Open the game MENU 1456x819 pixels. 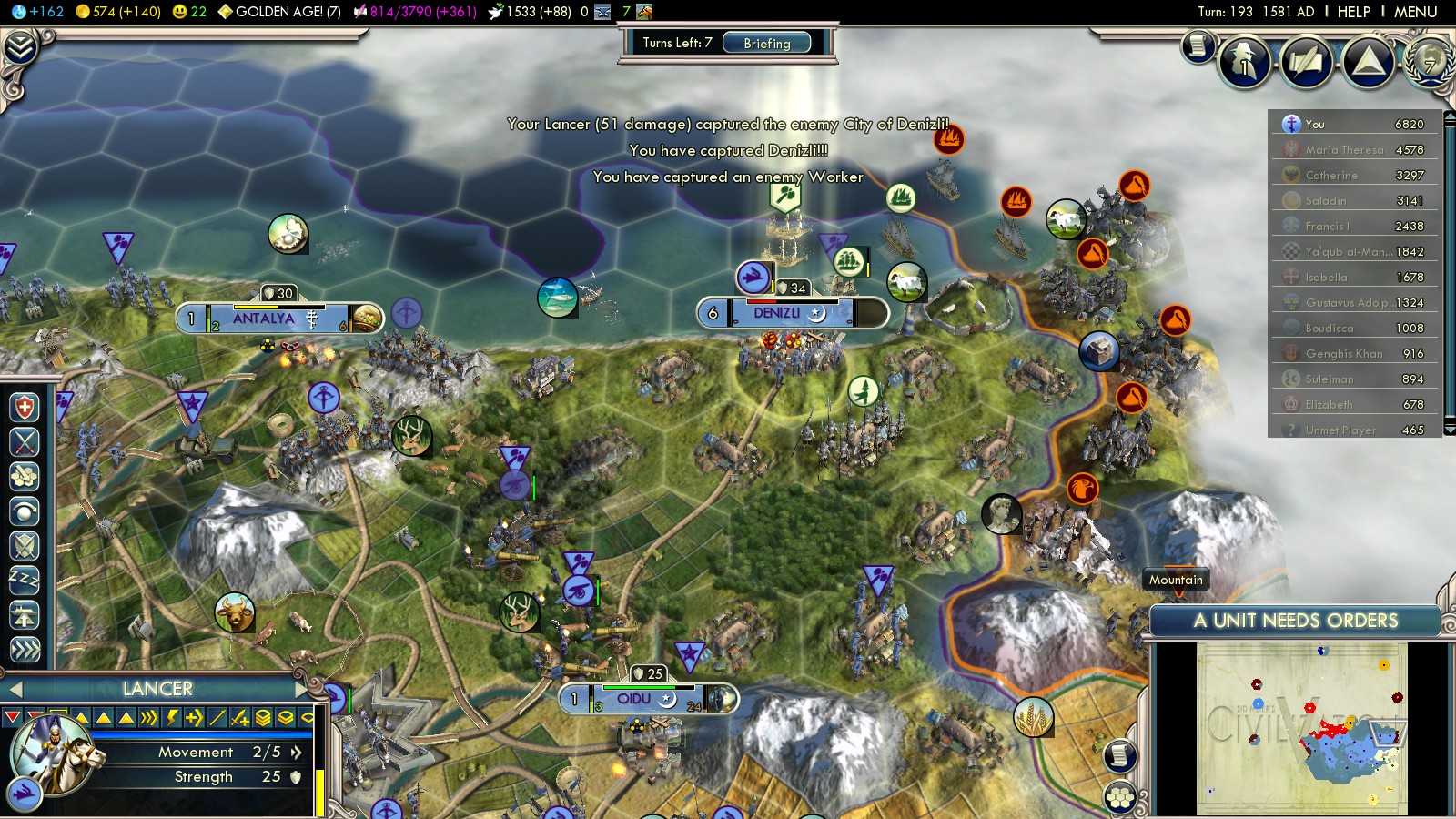1415,12
